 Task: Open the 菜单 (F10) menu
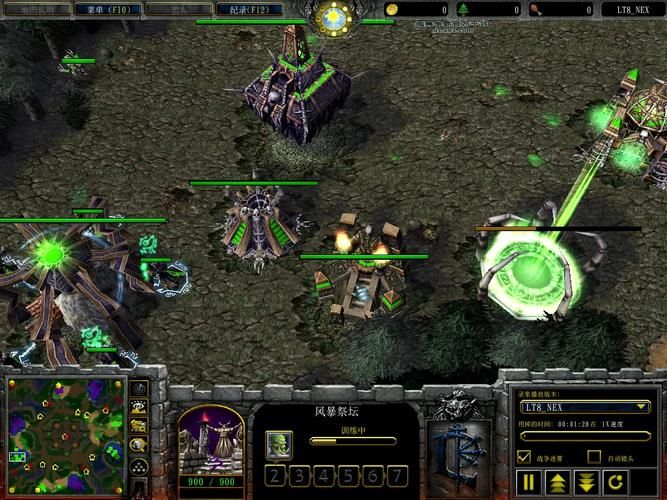[x=109, y=9]
